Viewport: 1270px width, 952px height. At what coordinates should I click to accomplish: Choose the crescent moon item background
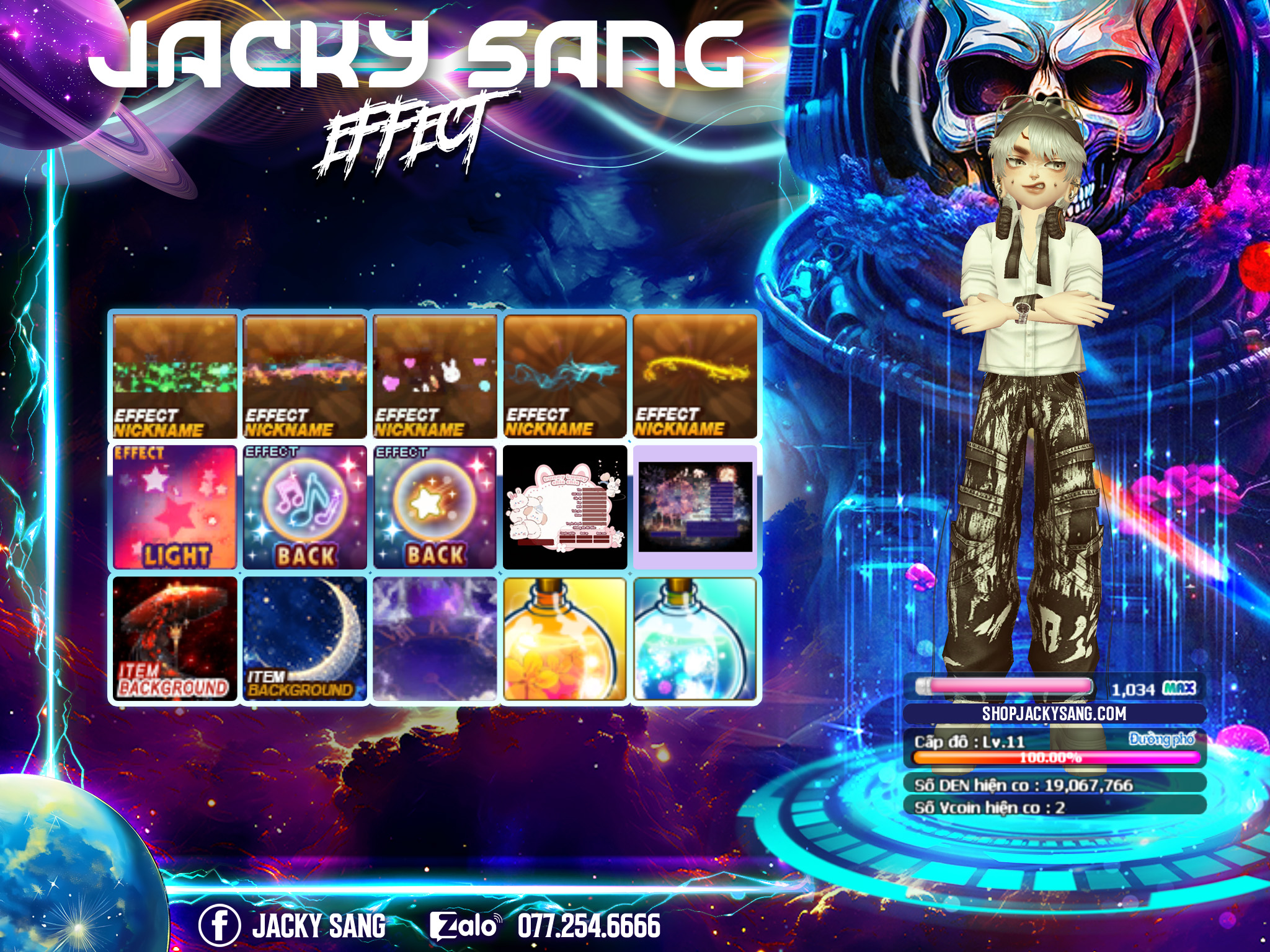(304, 639)
